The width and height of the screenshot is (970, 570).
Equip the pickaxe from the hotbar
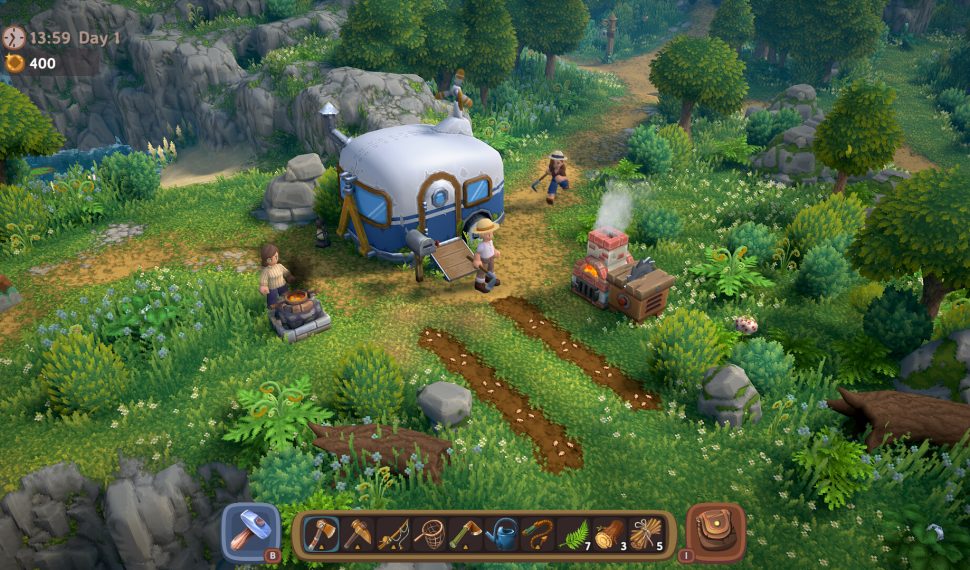357,534
